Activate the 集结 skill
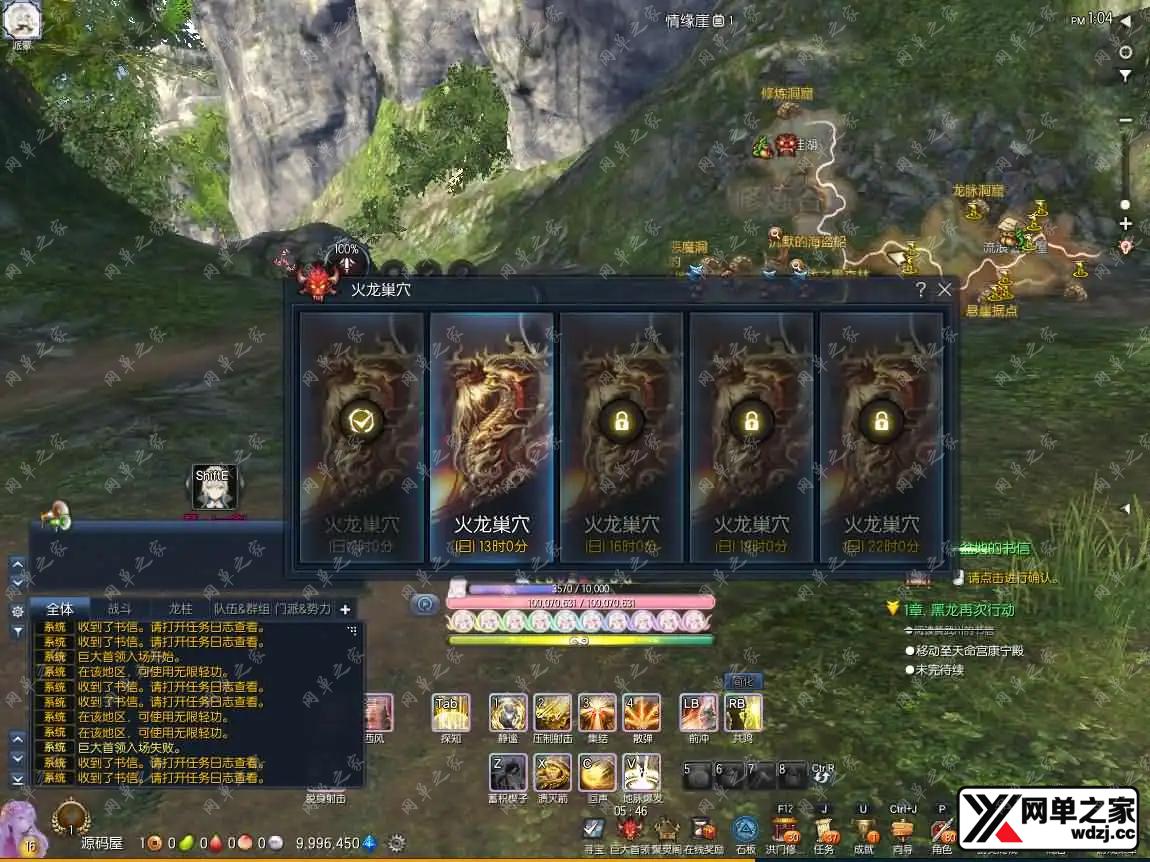The width and height of the screenshot is (1150, 862). [x=597, y=713]
